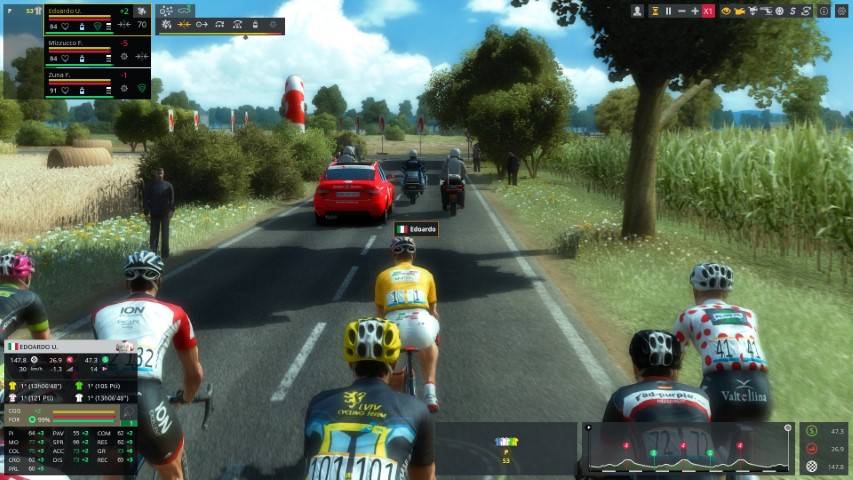Open the rider profile silhouette icon

637,10
